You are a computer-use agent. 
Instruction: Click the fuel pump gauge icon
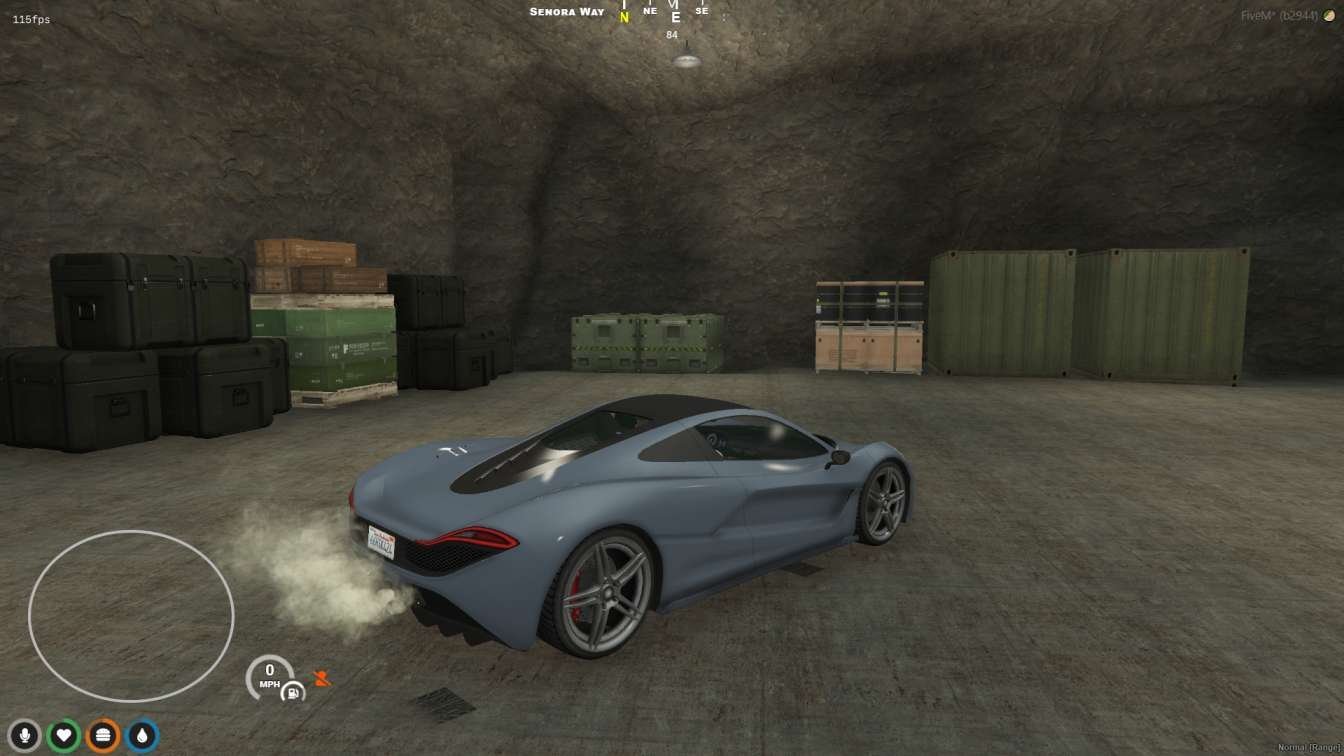[x=293, y=691]
